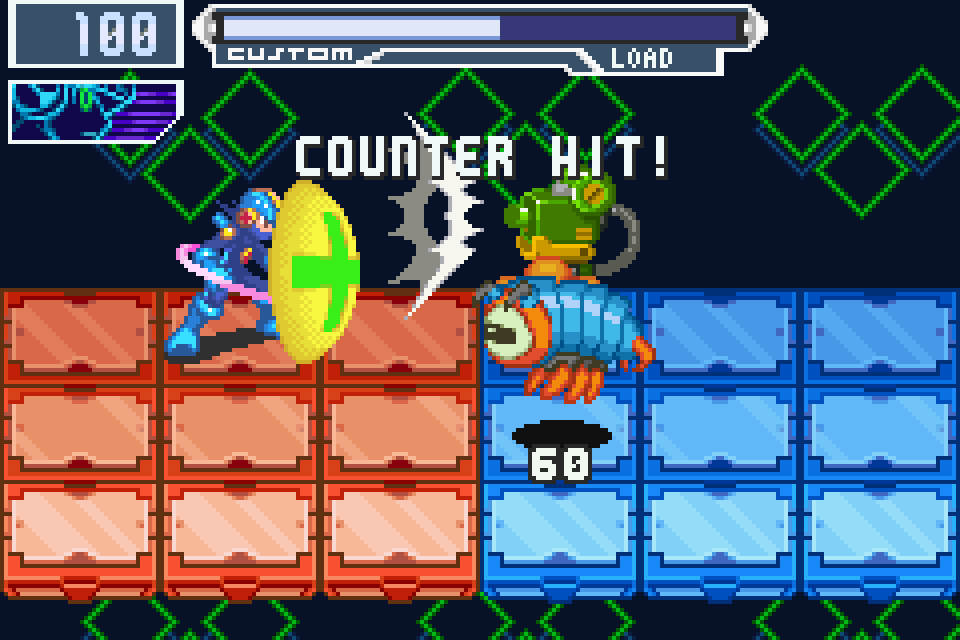The height and width of the screenshot is (640, 960).
Task: Click the MegaMan emotion window portrait
Action: pyautogui.click(x=96, y=110)
